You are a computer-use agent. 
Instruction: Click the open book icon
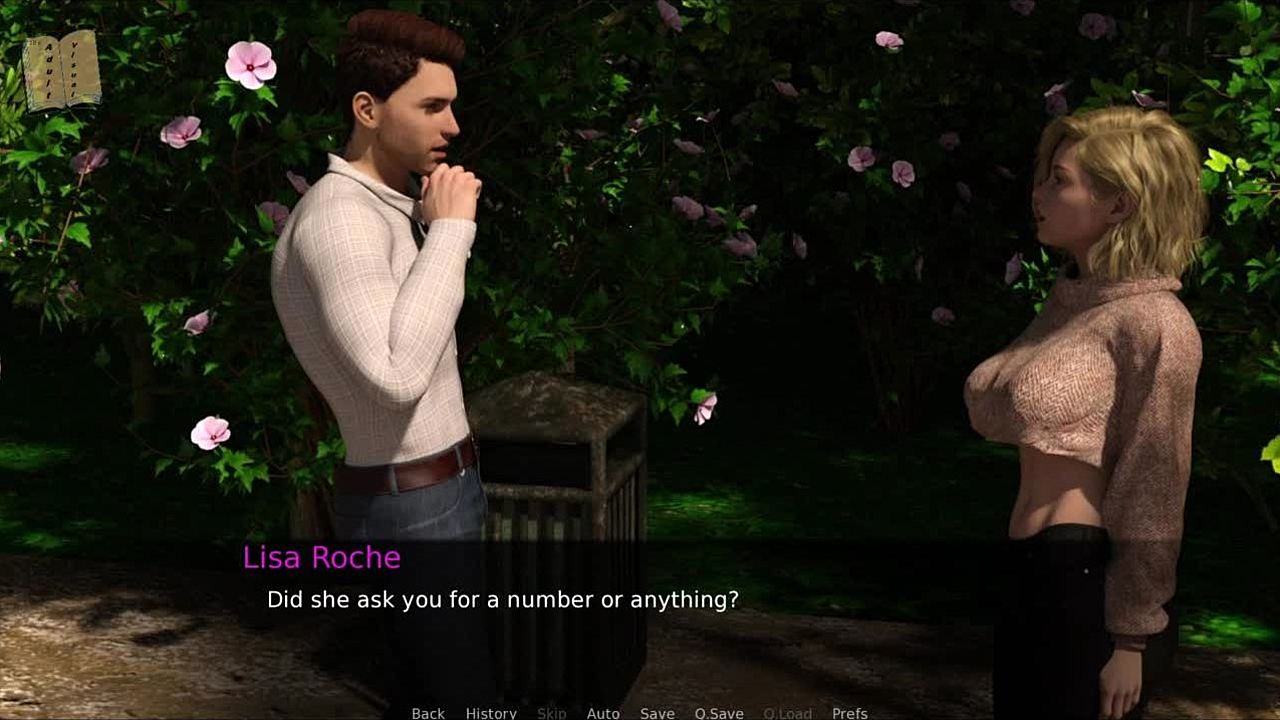(x=62, y=70)
